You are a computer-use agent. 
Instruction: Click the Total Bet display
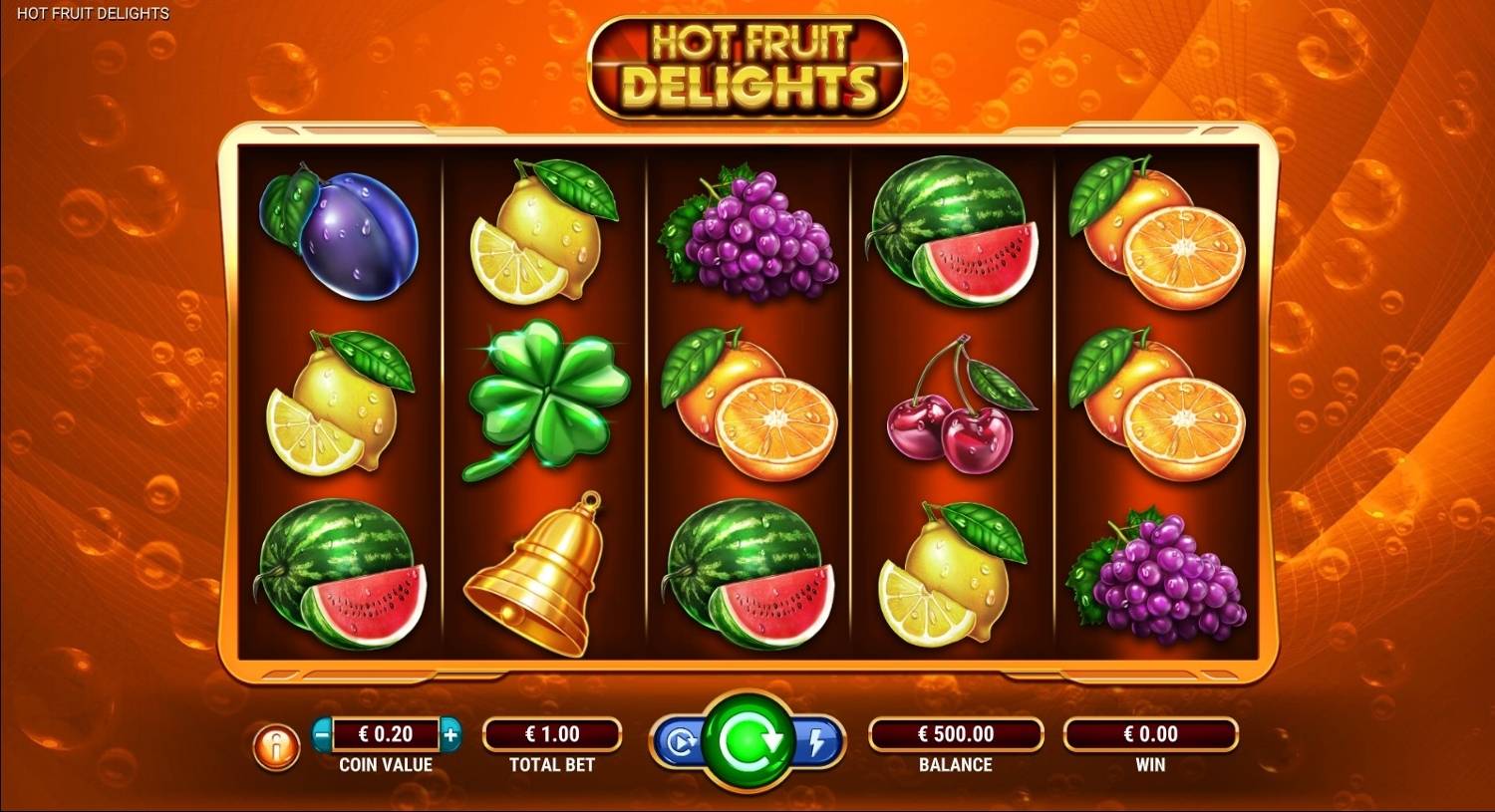551,734
